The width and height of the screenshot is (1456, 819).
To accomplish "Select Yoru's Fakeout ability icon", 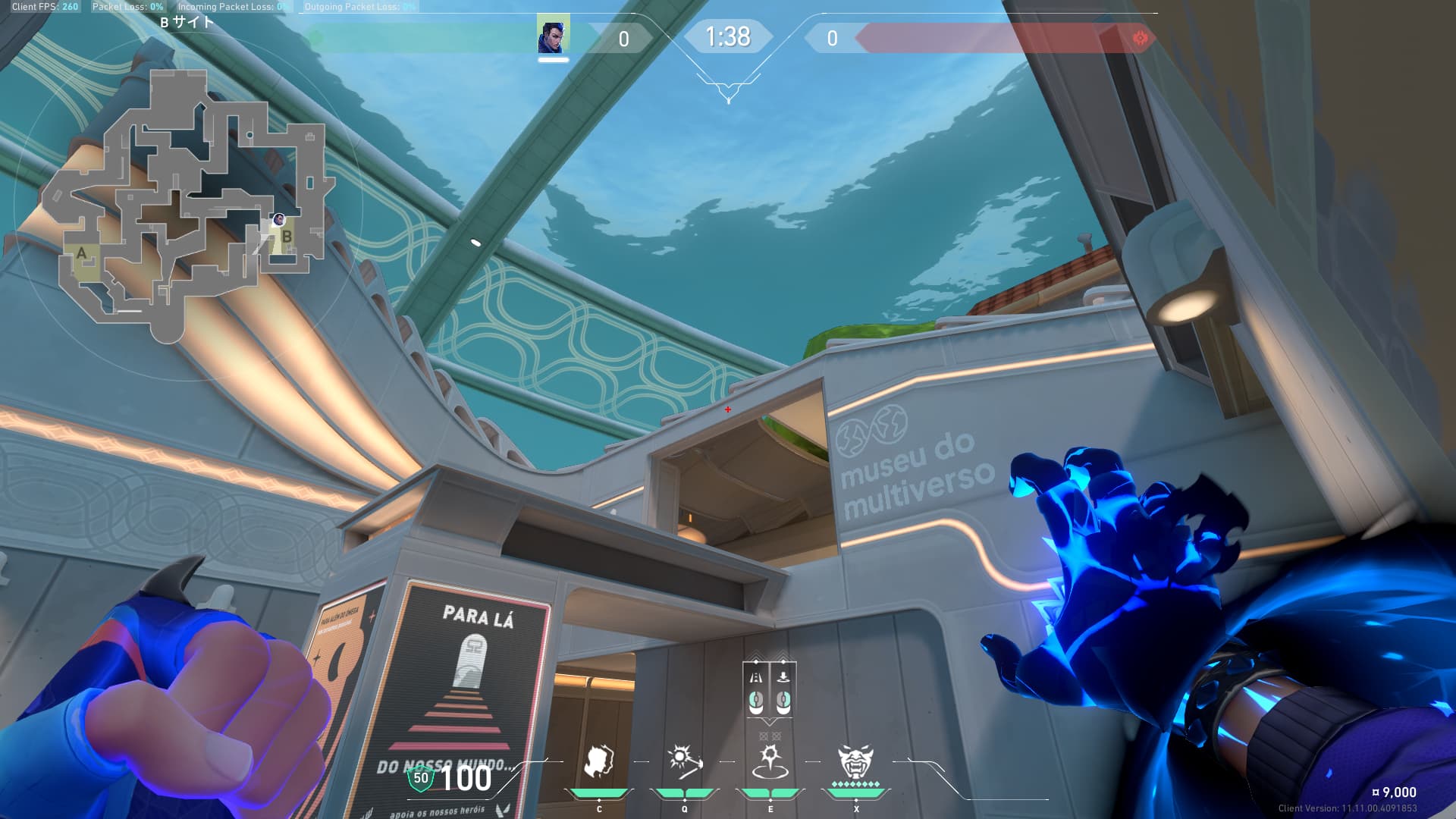I will click(x=599, y=762).
